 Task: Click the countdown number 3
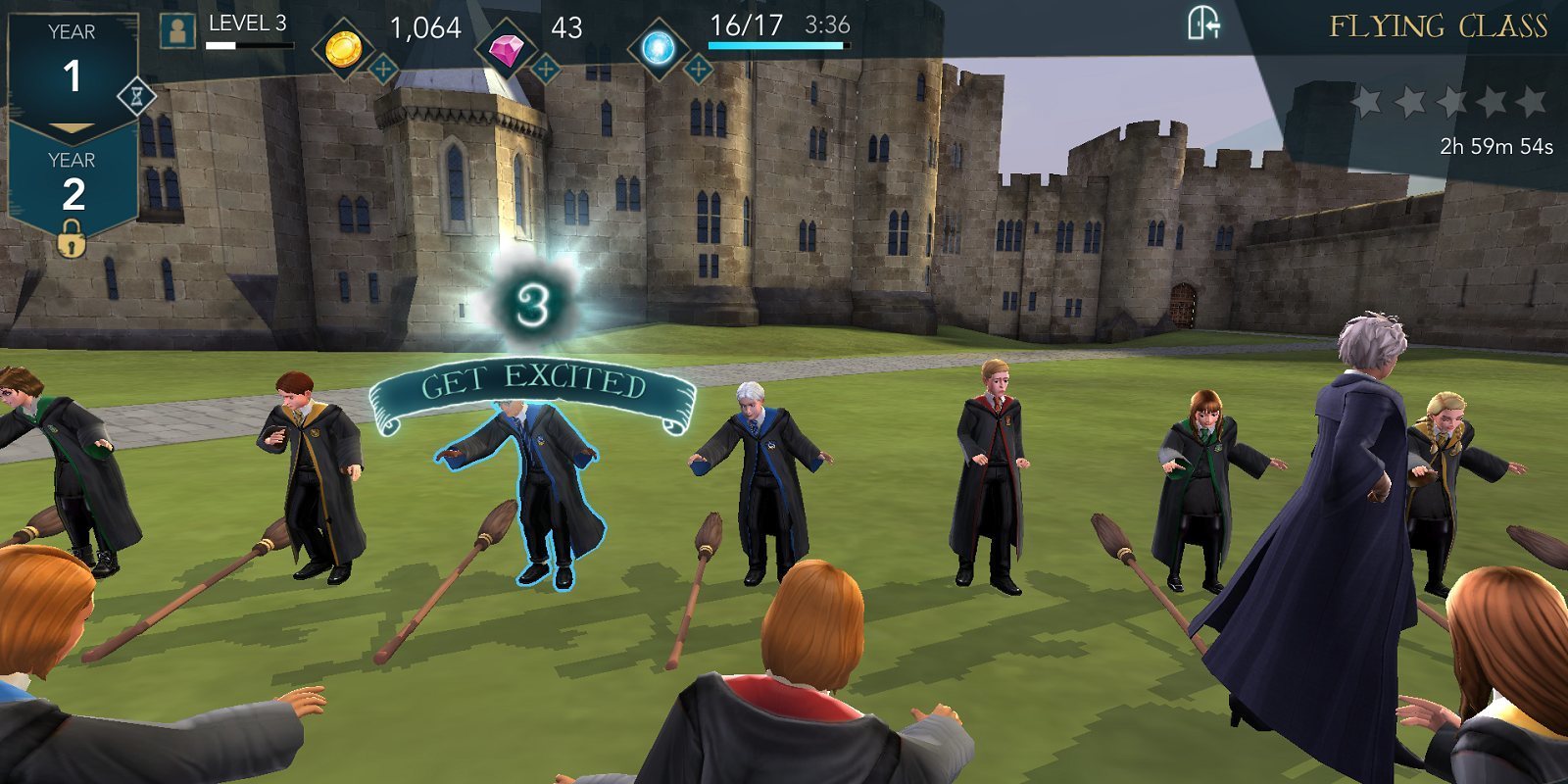tap(530, 302)
